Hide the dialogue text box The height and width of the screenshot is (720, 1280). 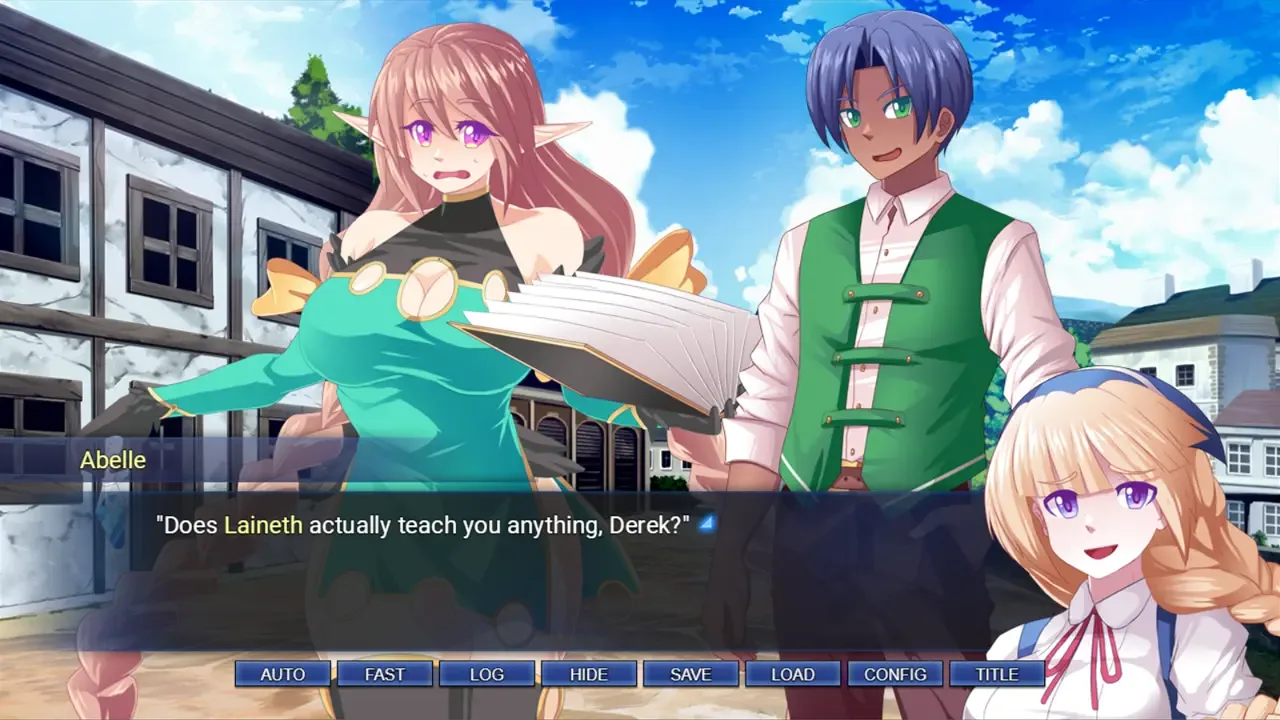pyautogui.click(x=589, y=674)
